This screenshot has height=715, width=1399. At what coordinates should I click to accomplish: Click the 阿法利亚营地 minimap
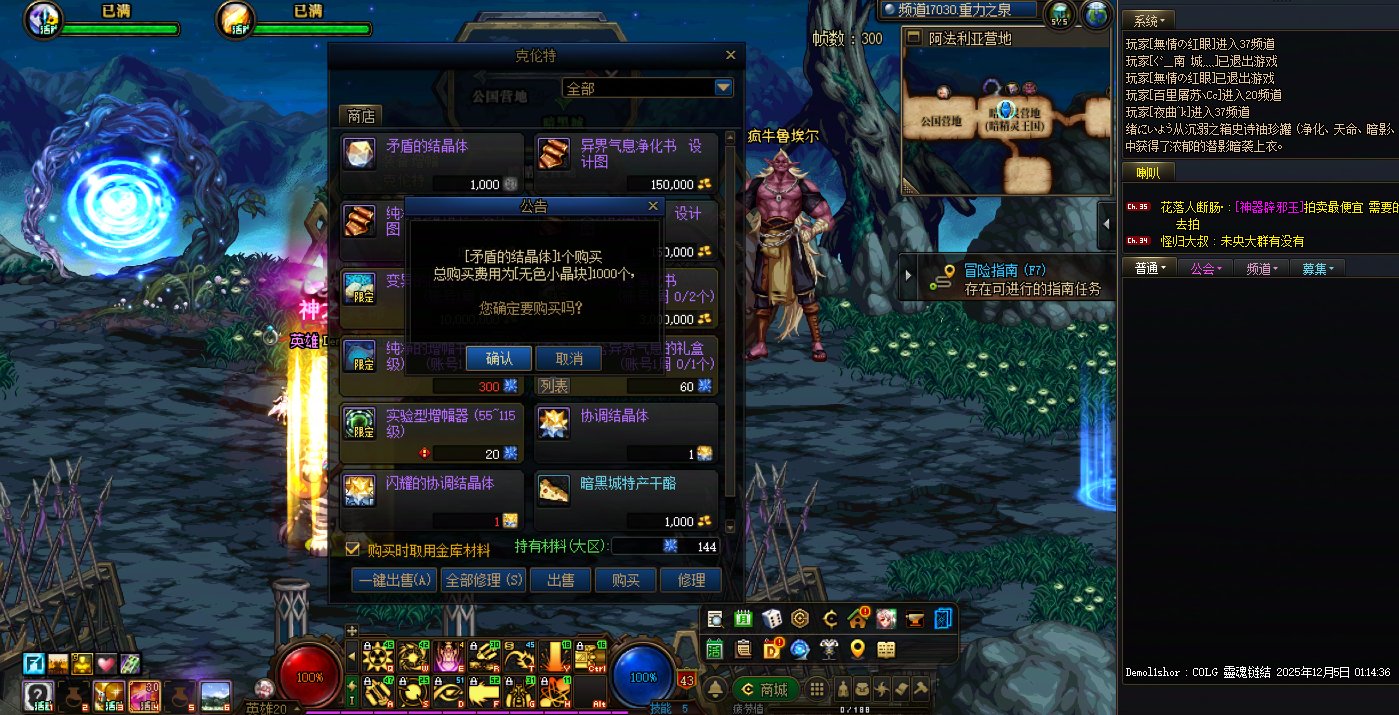(1006, 120)
